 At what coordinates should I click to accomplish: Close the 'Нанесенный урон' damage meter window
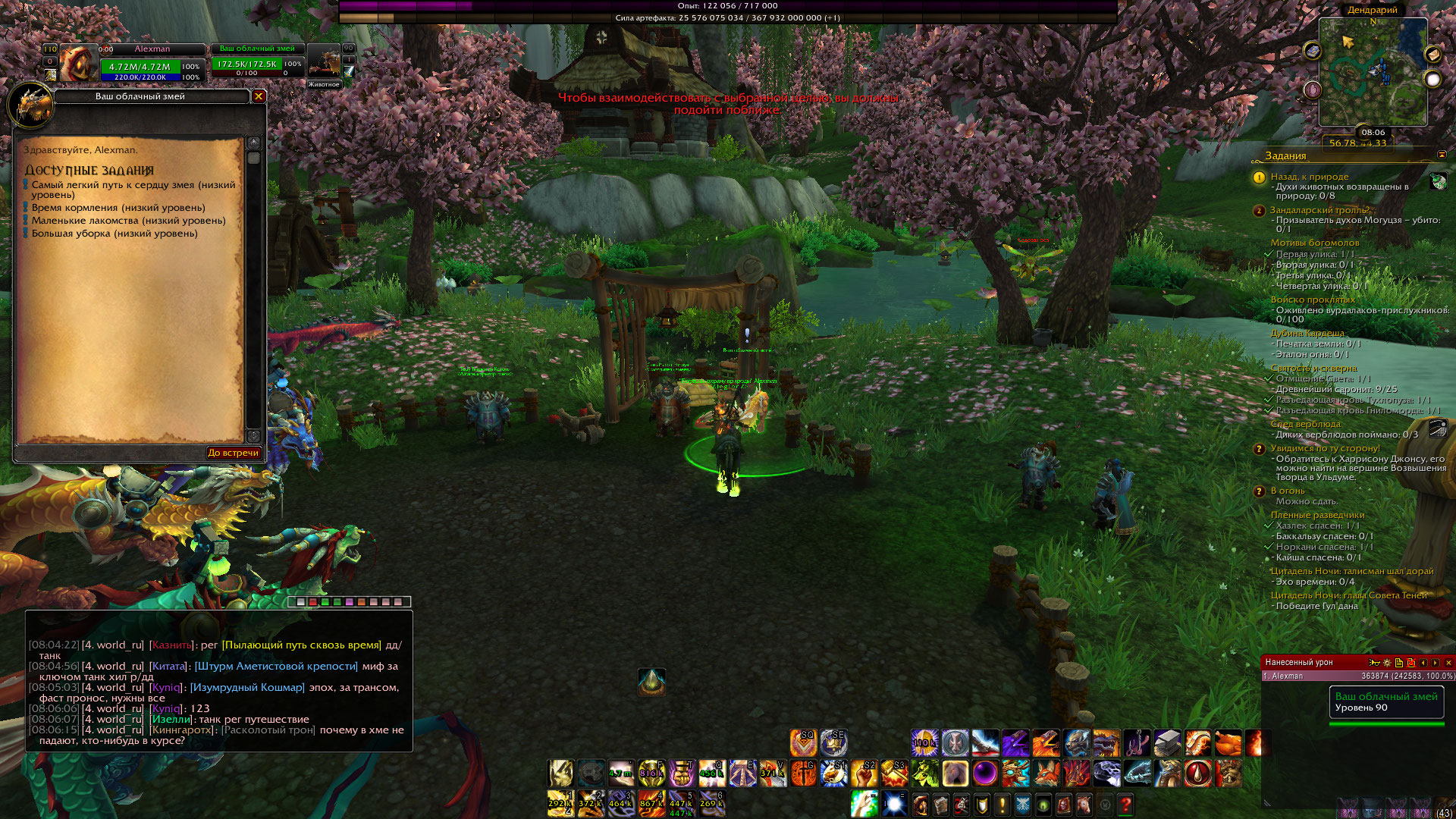(x=1448, y=663)
